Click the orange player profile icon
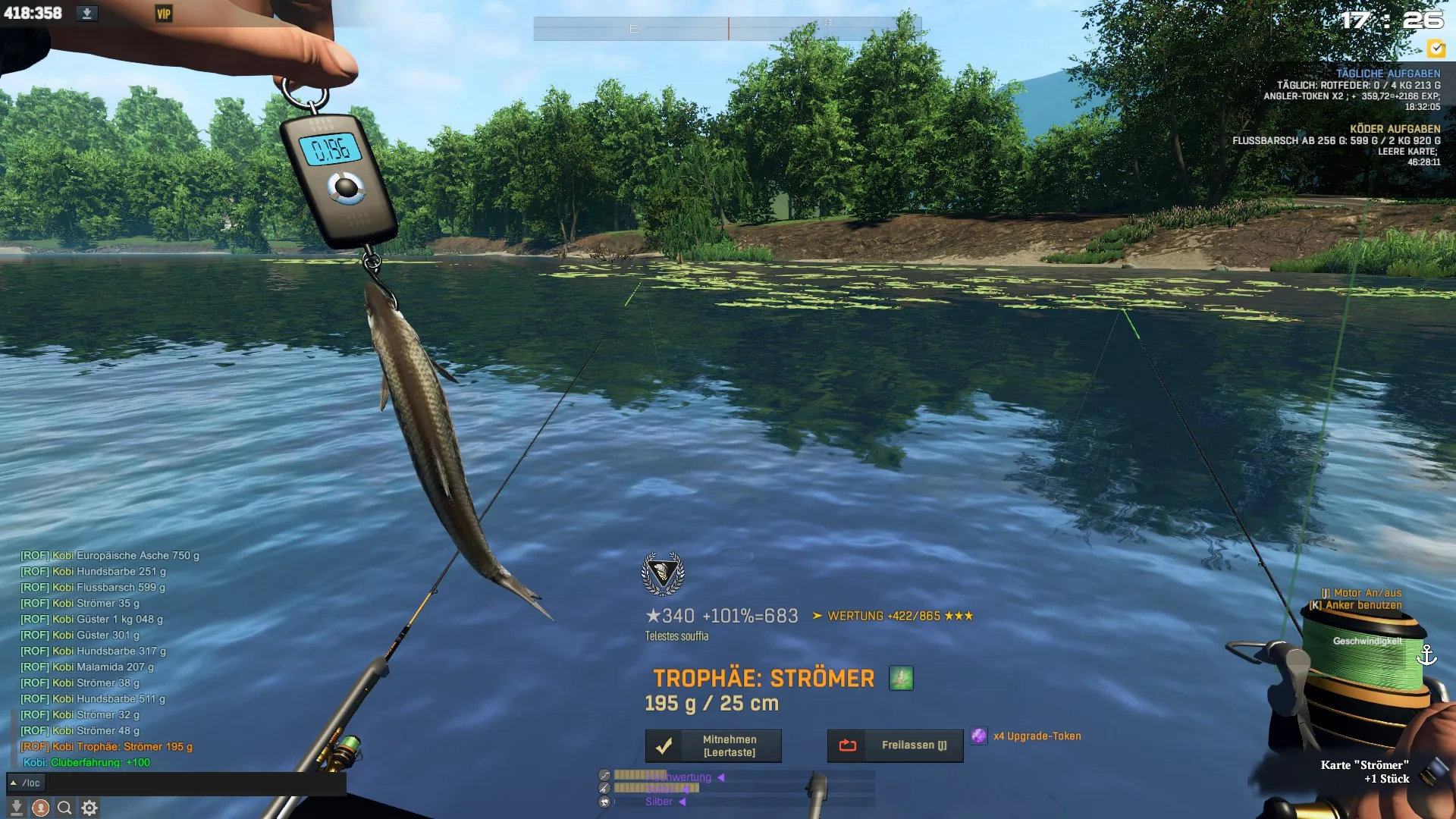Screen dimensions: 1456x819 pyautogui.click(x=41, y=808)
